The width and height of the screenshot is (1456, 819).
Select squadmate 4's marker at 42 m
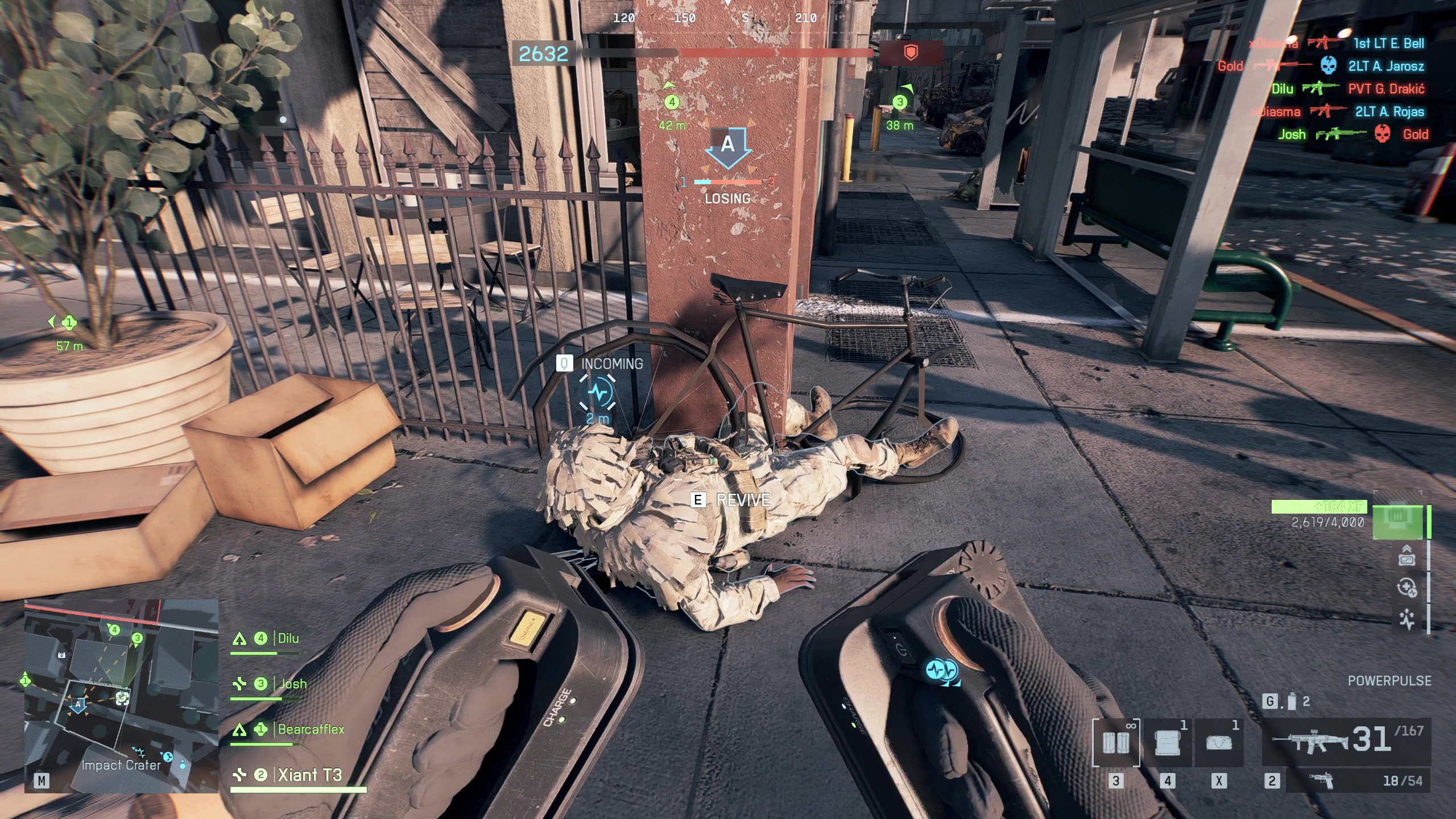[x=672, y=102]
